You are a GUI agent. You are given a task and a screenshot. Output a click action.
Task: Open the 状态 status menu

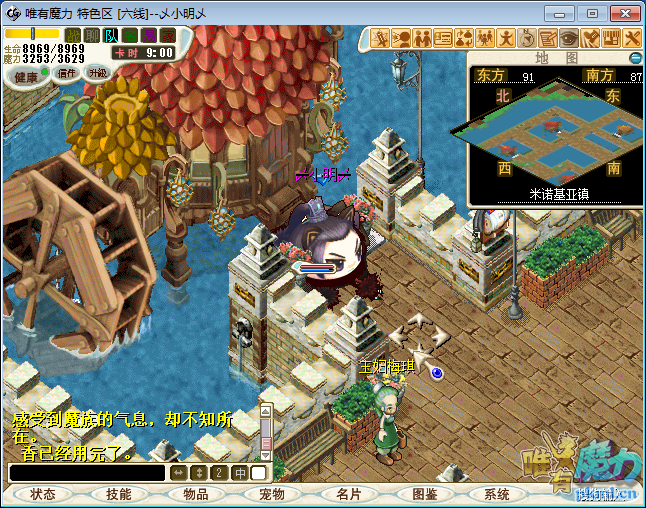[43, 494]
